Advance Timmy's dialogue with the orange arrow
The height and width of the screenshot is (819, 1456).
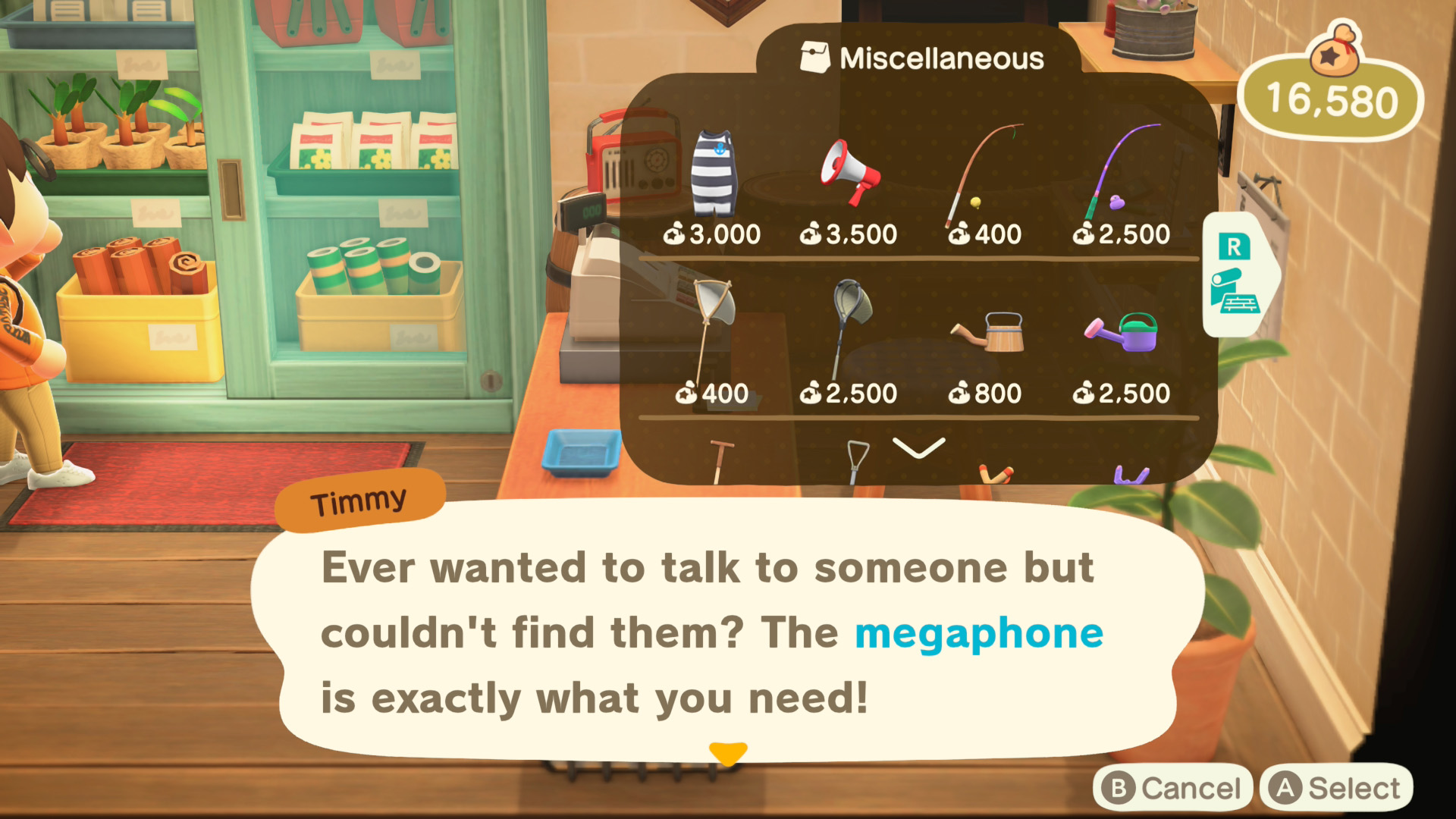(x=728, y=753)
